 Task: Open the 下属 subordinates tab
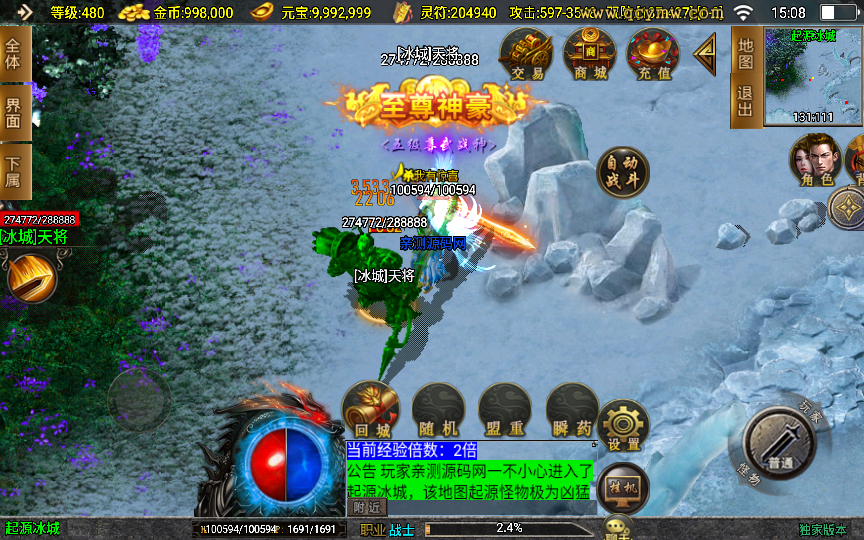point(13,172)
